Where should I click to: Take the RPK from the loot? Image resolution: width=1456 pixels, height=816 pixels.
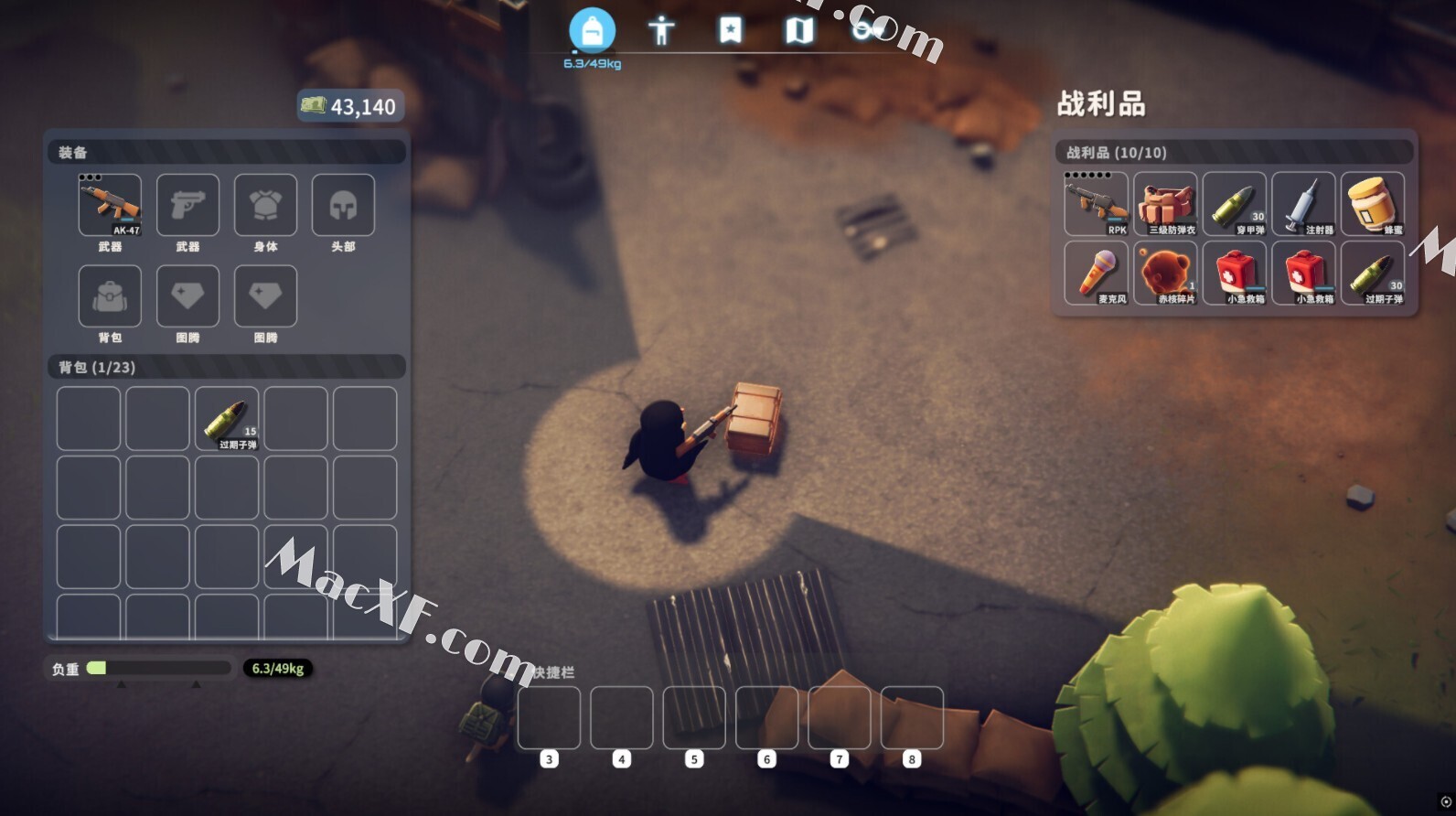point(1097,204)
